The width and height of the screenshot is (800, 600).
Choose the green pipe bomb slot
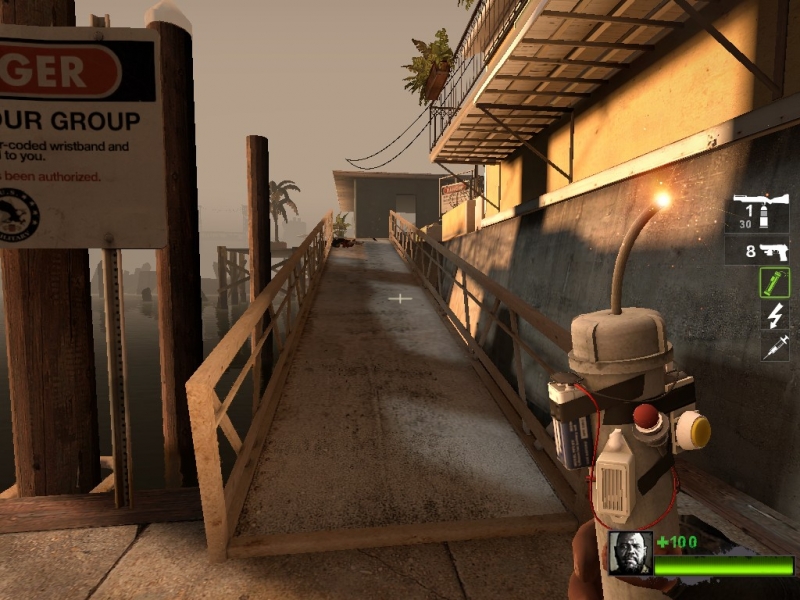[x=774, y=283]
